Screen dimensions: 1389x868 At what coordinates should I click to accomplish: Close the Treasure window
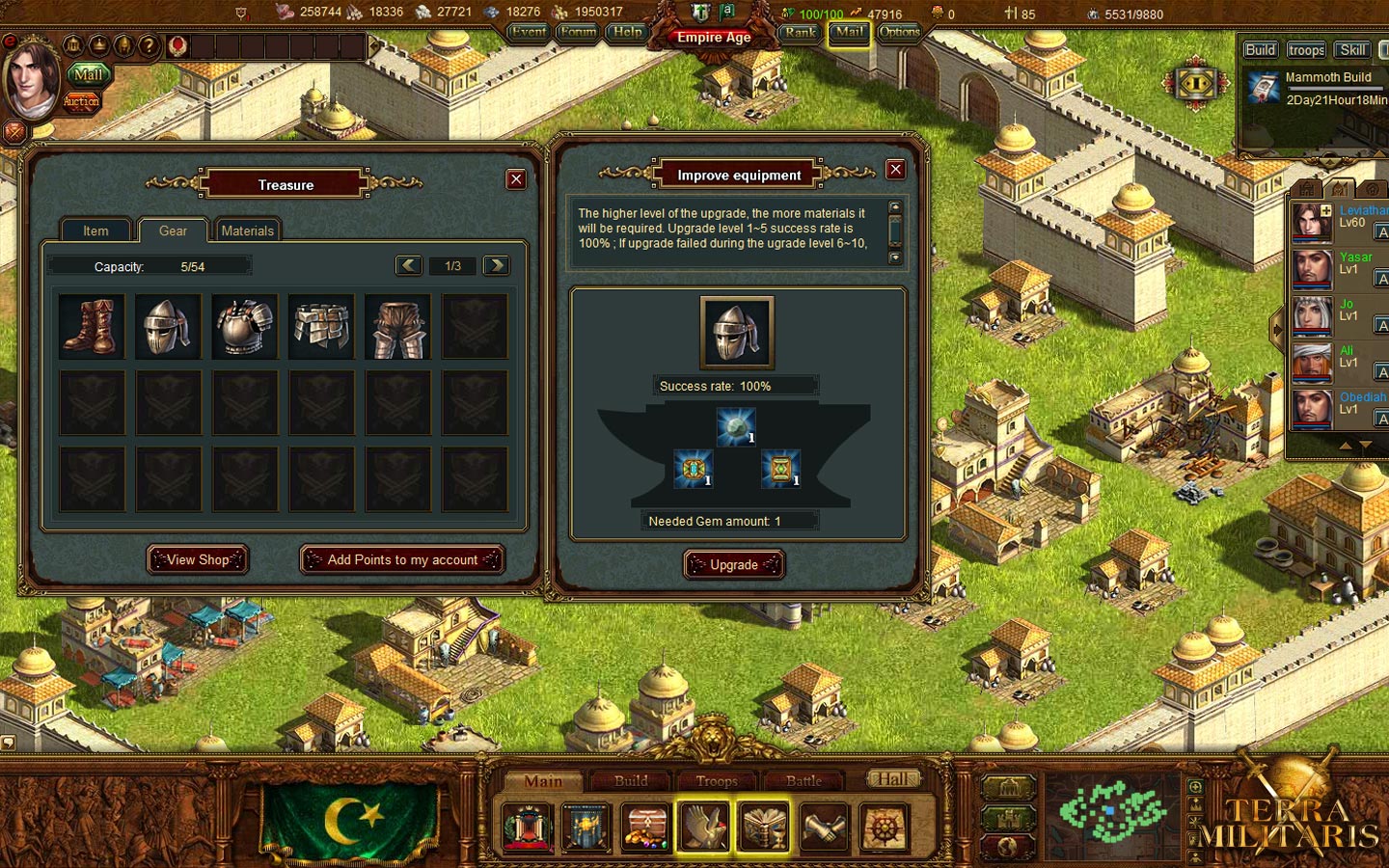tap(516, 179)
